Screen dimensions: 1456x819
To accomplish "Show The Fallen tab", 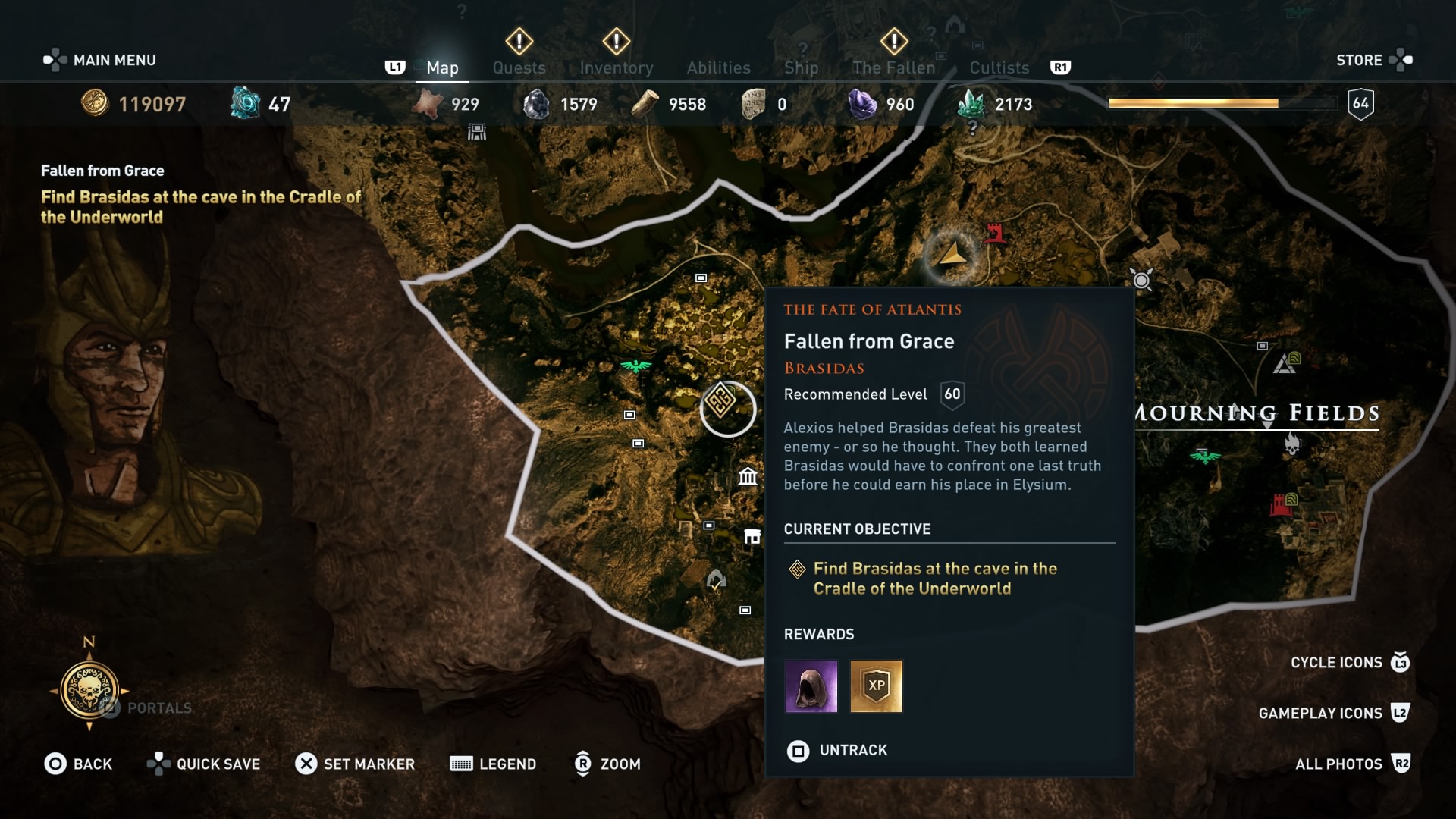I will pos(893,67).
